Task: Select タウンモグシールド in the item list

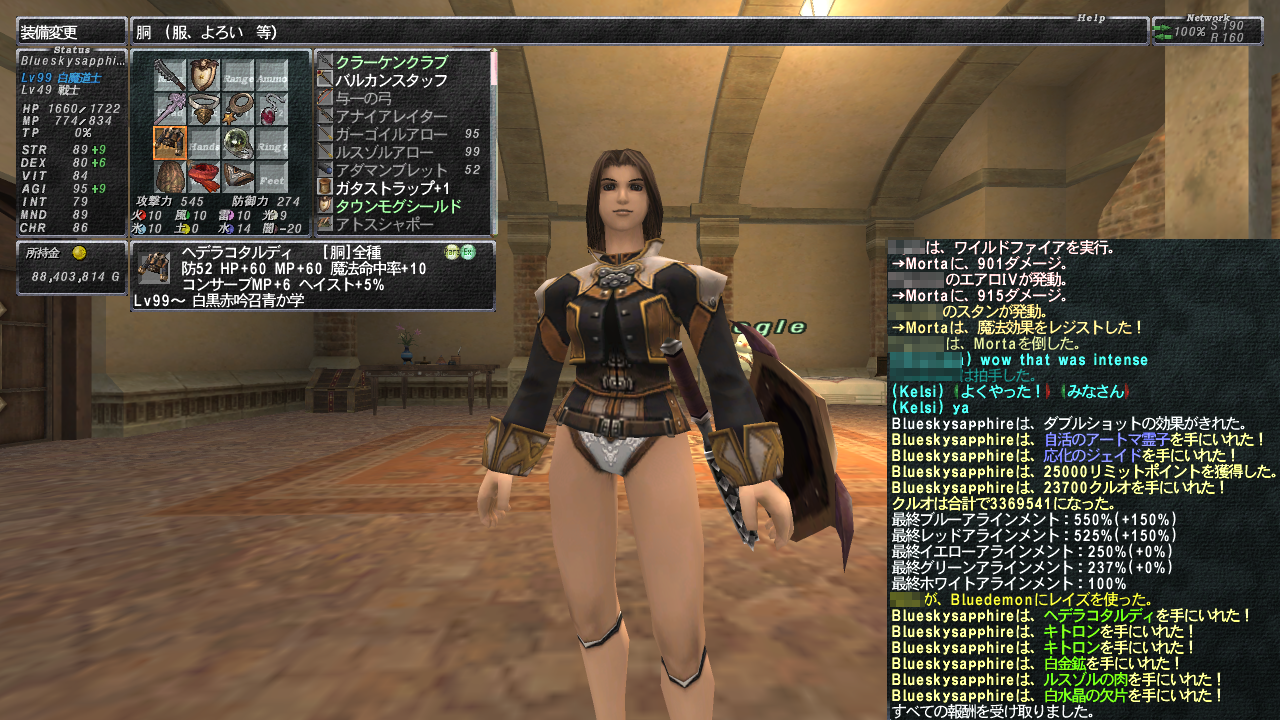Action: 398,206
